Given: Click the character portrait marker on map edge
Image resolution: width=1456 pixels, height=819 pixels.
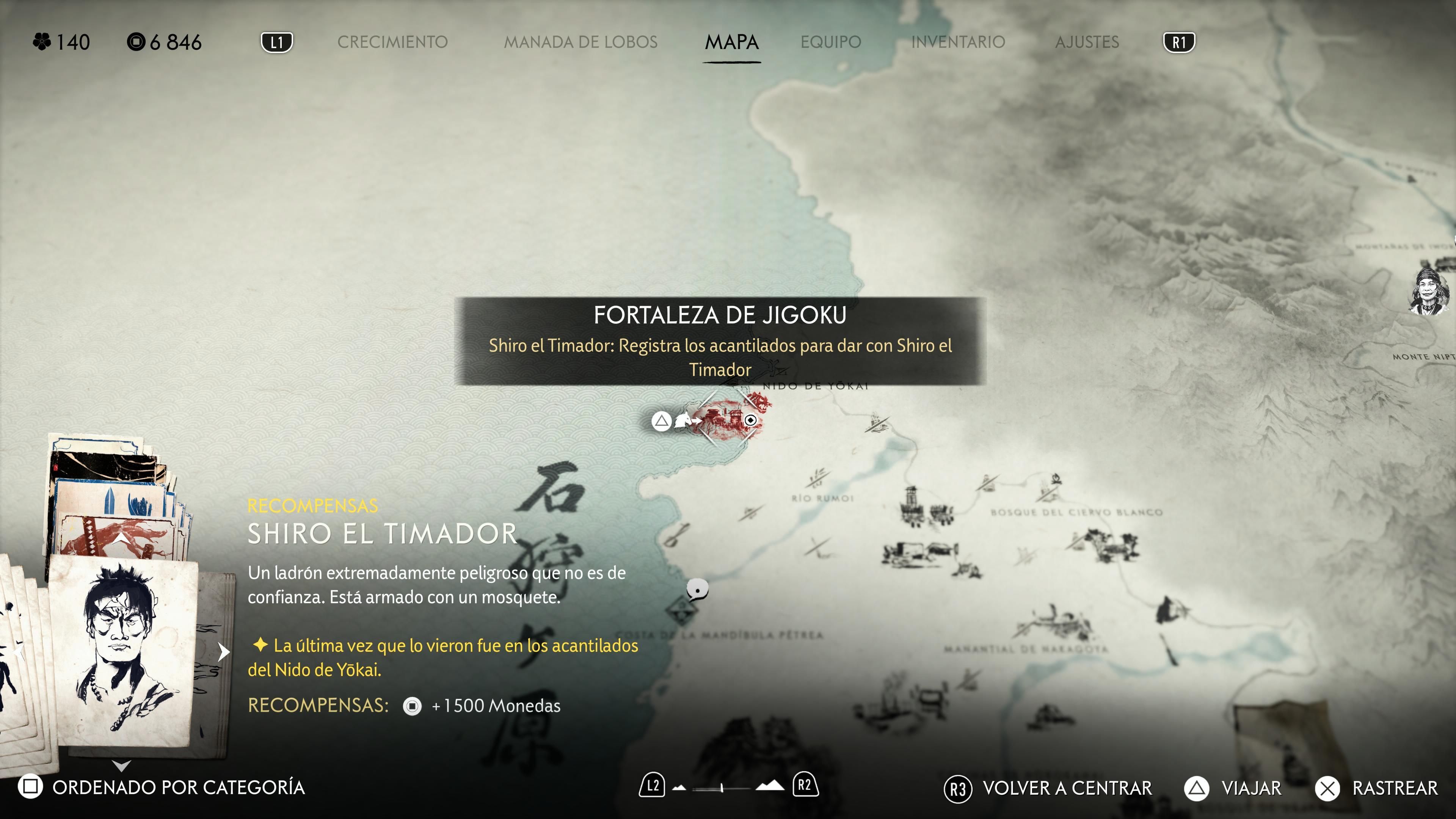Looking at the screenshot, I should [1428, 292].
